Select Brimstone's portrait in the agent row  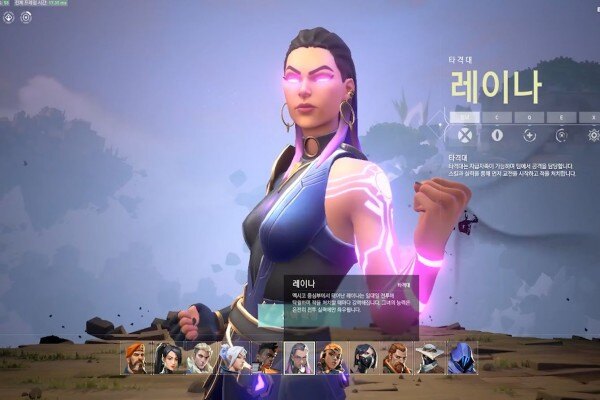136,357
